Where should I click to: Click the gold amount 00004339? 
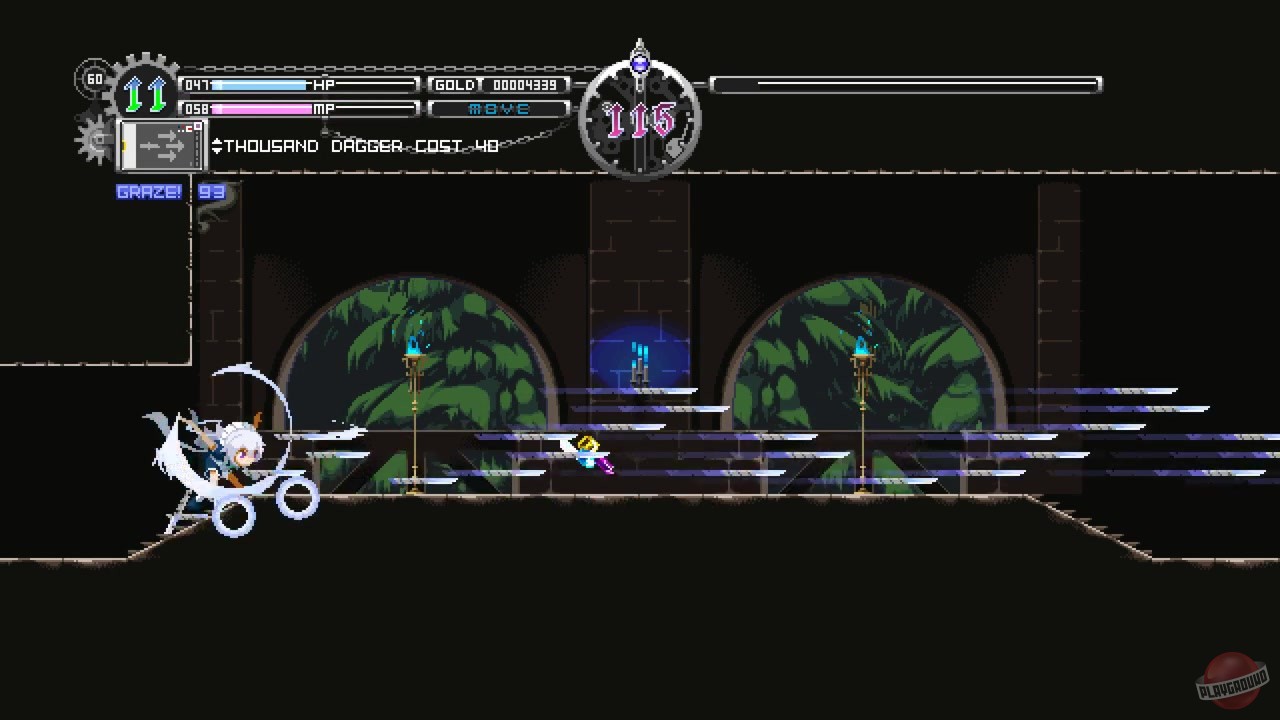[x=525, y=85]
